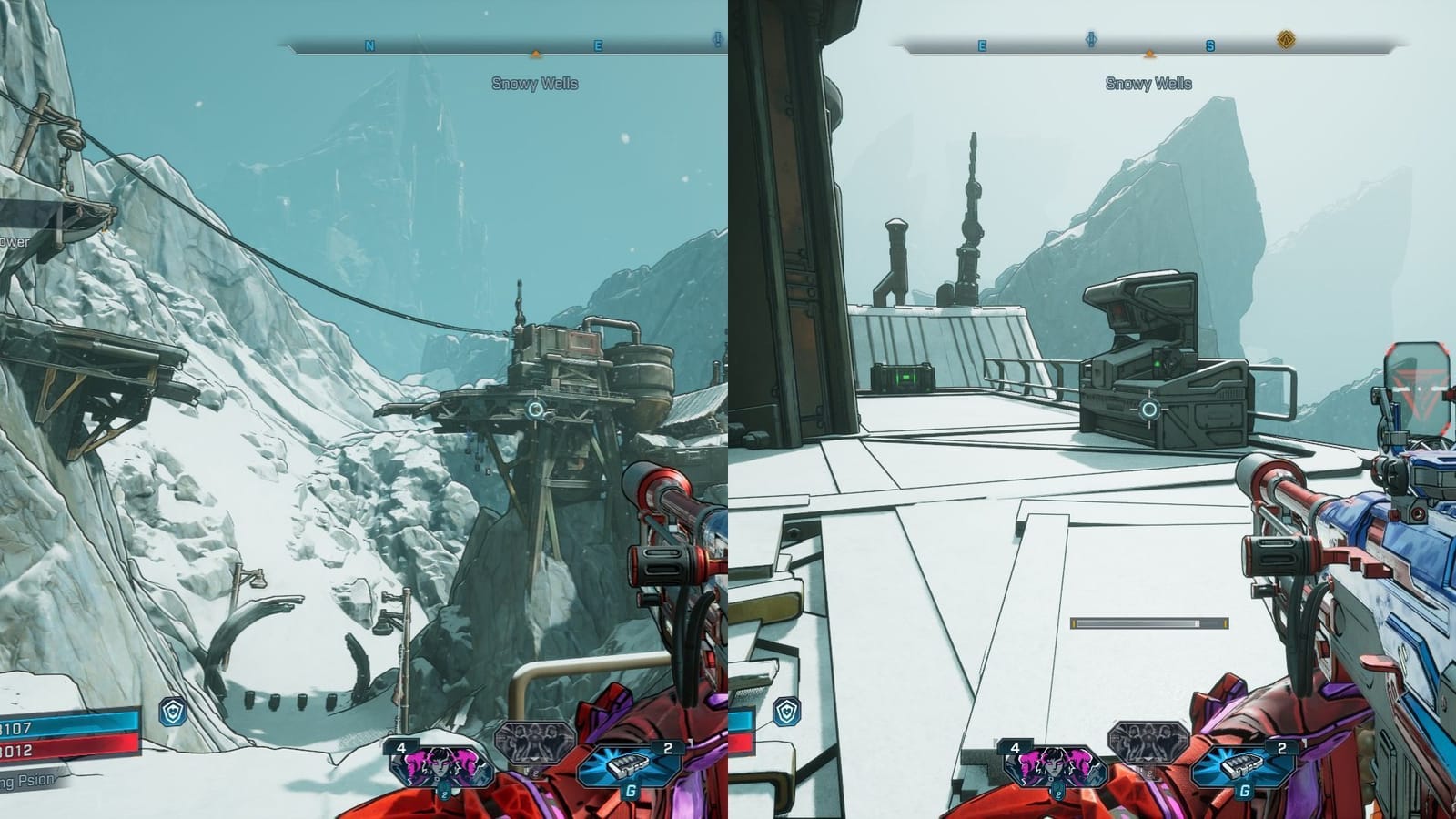
Task: Click the S direction on the right compass
Action: (x=1211, y=45)
